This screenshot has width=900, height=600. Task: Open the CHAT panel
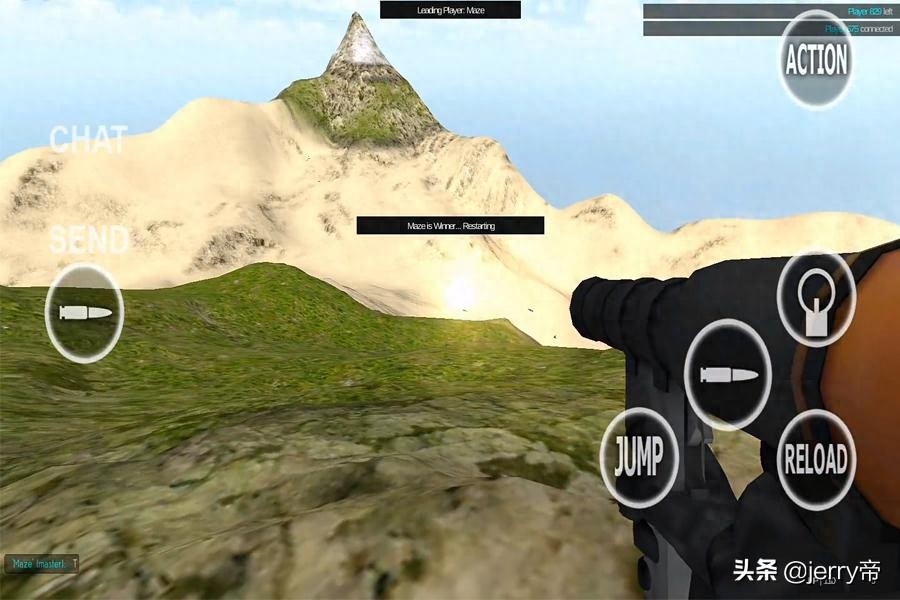point(88,140)
